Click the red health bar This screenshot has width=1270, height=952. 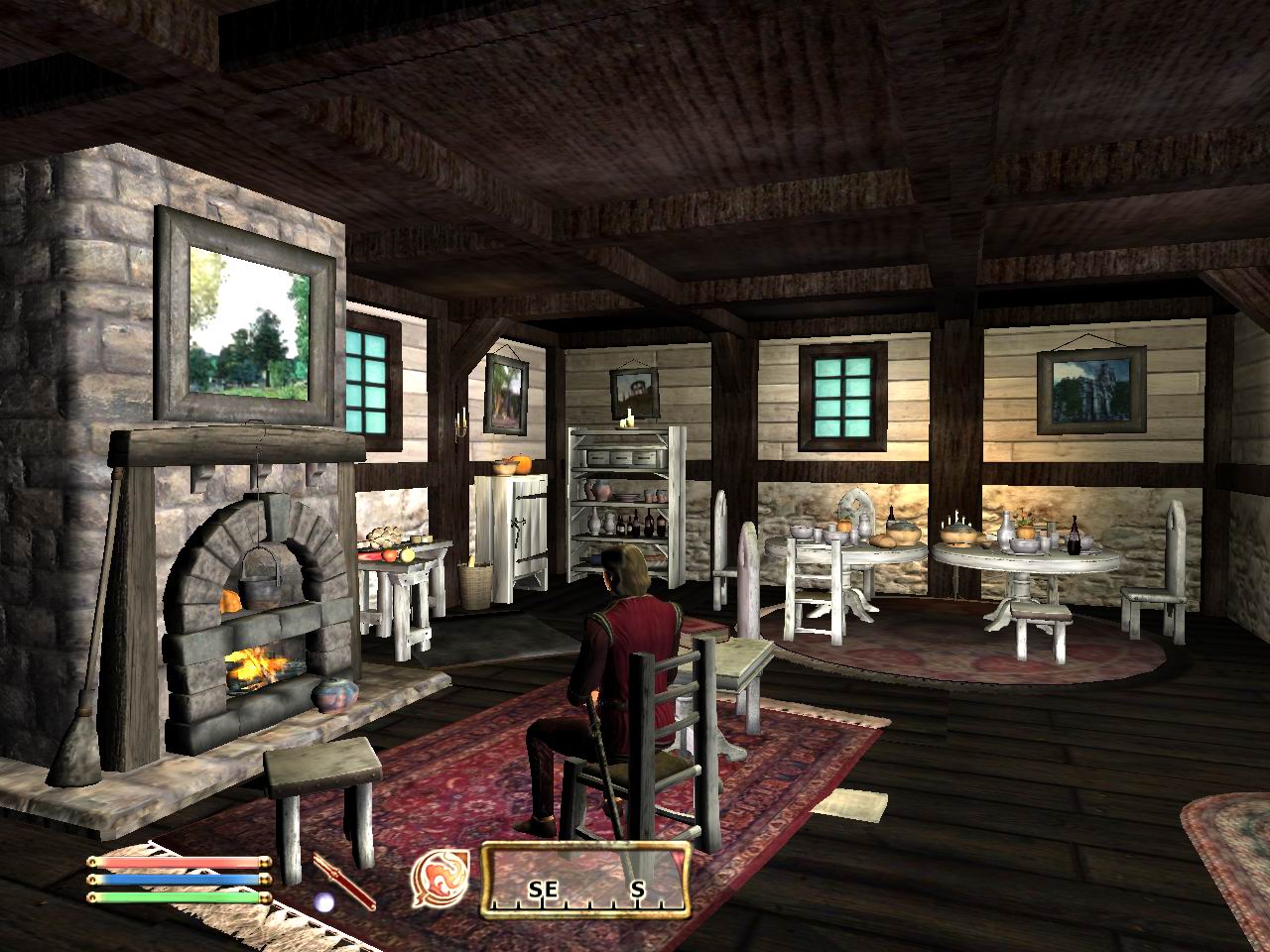click(179, 861)
